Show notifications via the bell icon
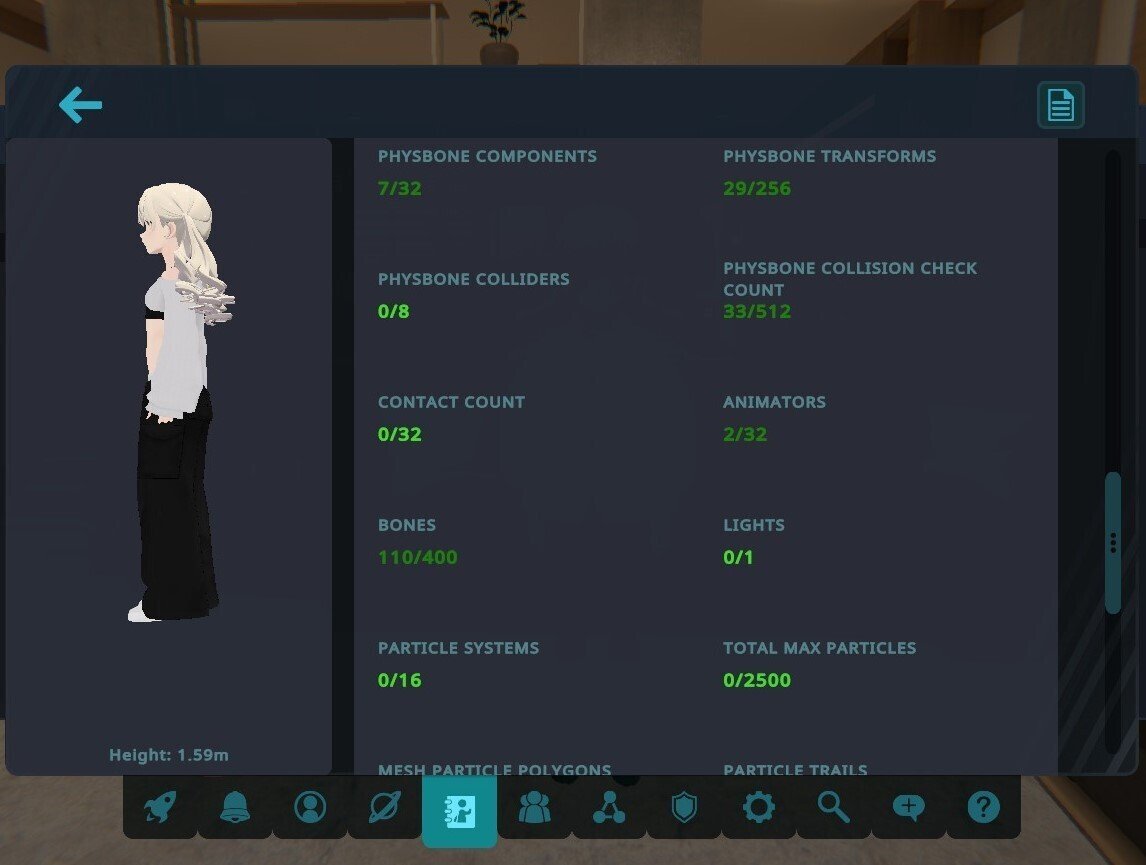Viewport: 1146px width, 865px height. (x=235, y=807)
